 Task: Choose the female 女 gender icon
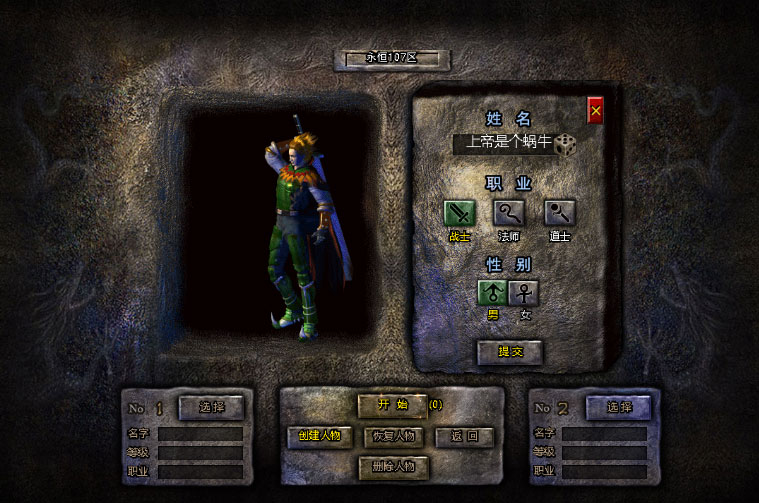[524, 292]
